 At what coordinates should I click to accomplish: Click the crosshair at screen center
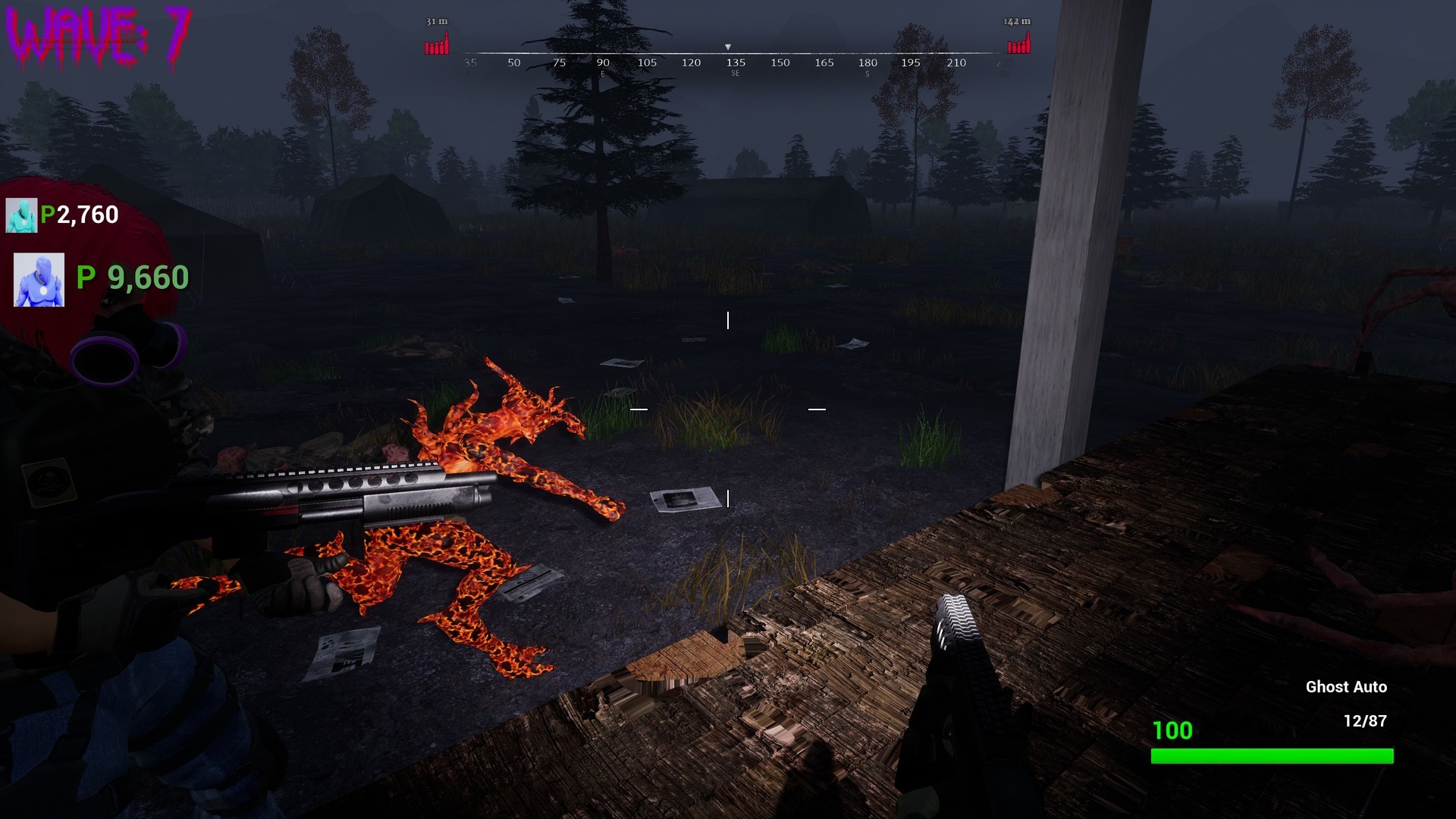point(728,409)
